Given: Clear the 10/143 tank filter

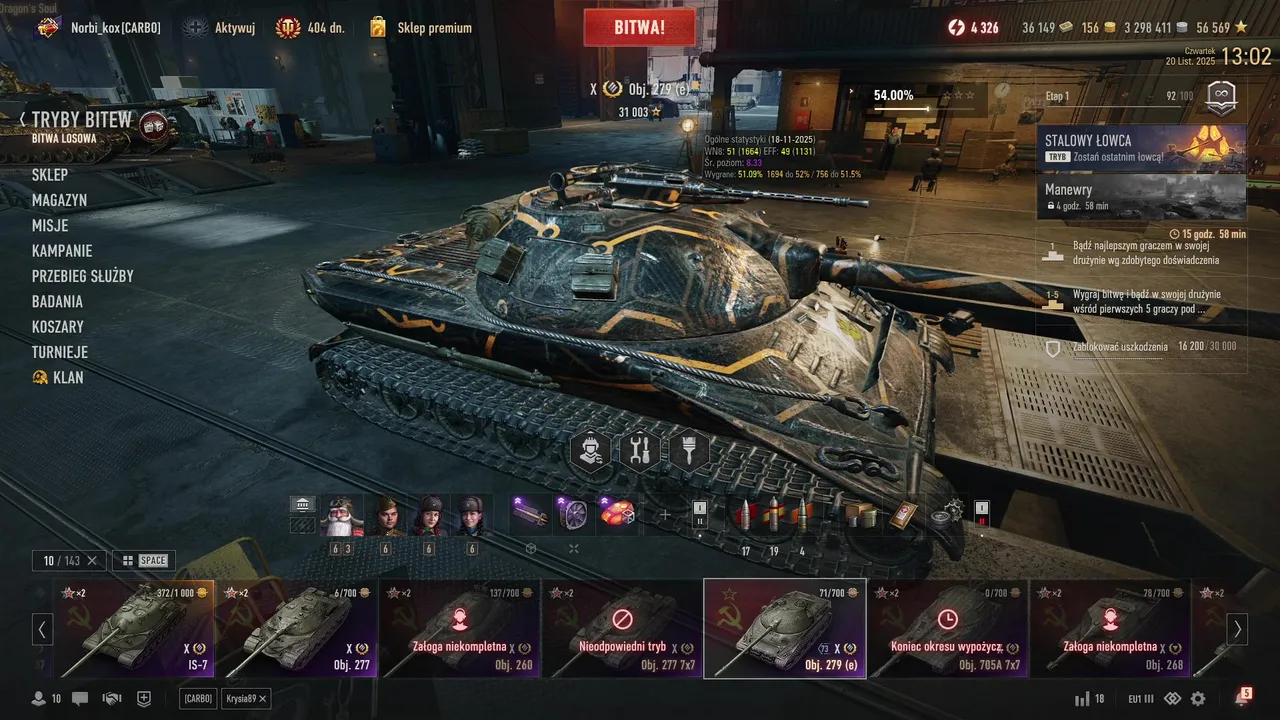Looking at the screenshot, I should click(92, 560).
